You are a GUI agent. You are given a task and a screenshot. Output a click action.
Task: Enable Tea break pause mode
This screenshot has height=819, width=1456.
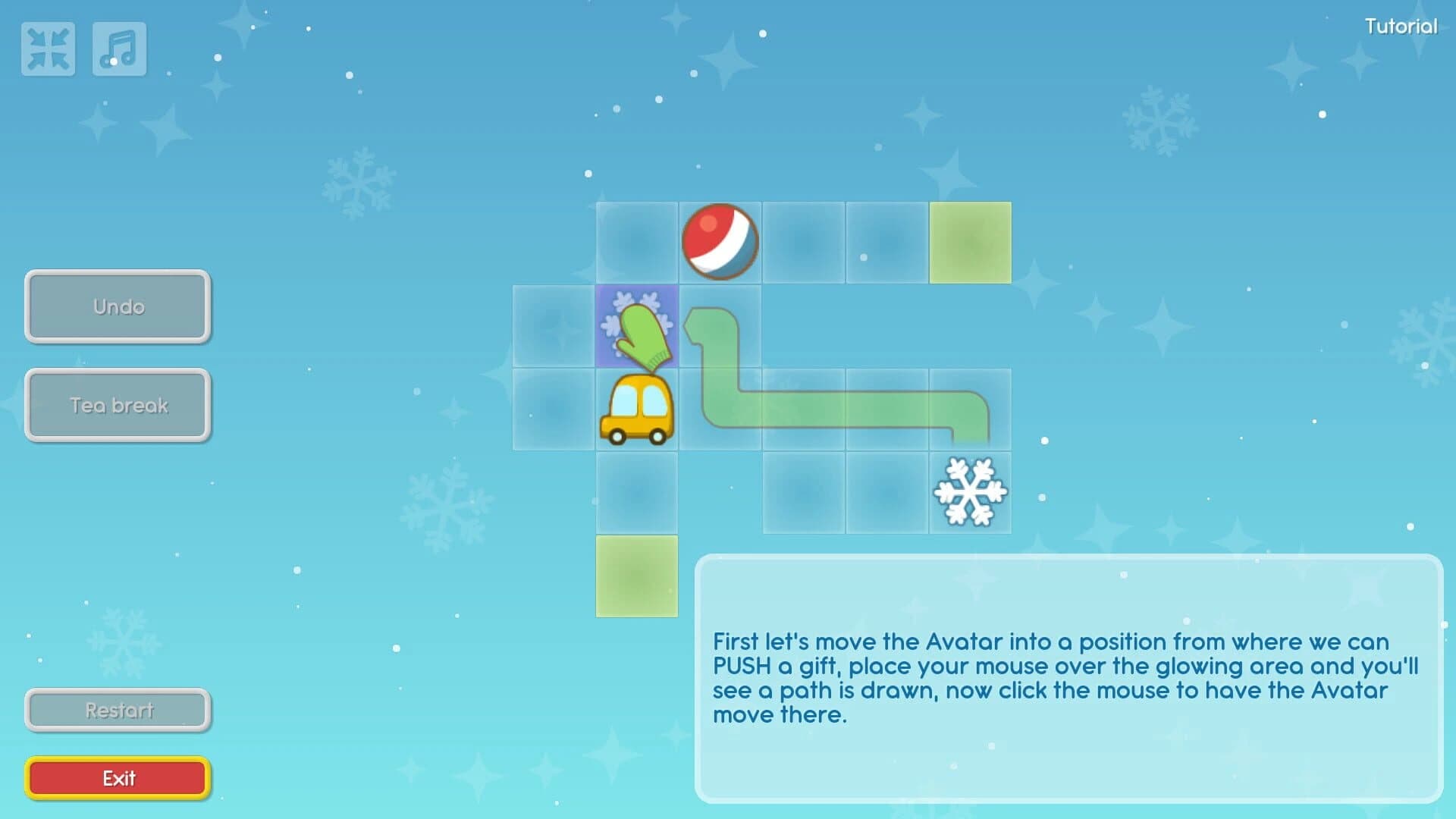pos(118,406)
